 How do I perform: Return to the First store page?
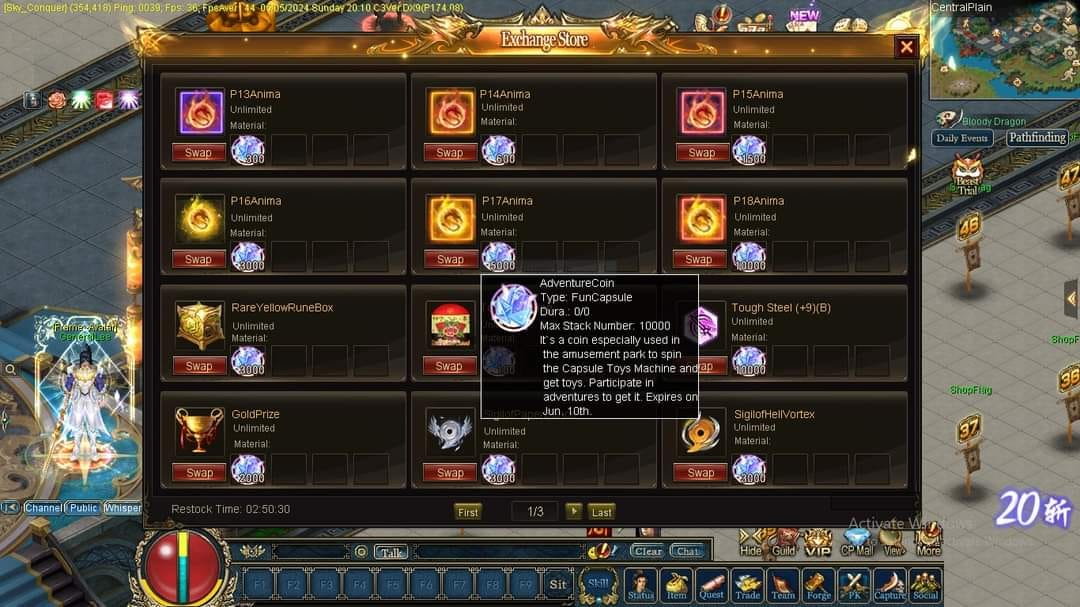468,511
